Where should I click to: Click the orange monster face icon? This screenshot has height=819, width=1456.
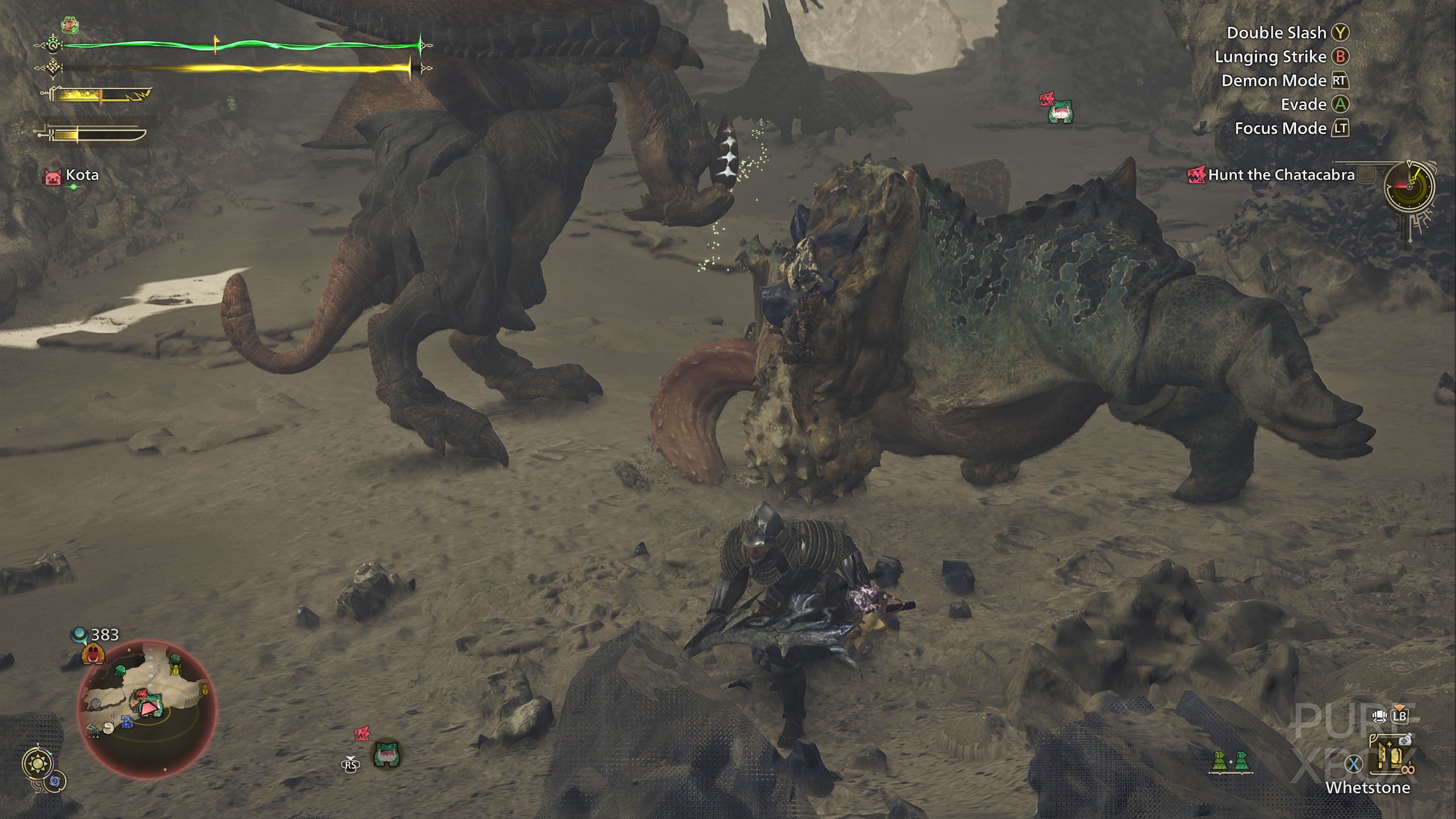click(x=92, y=654)
